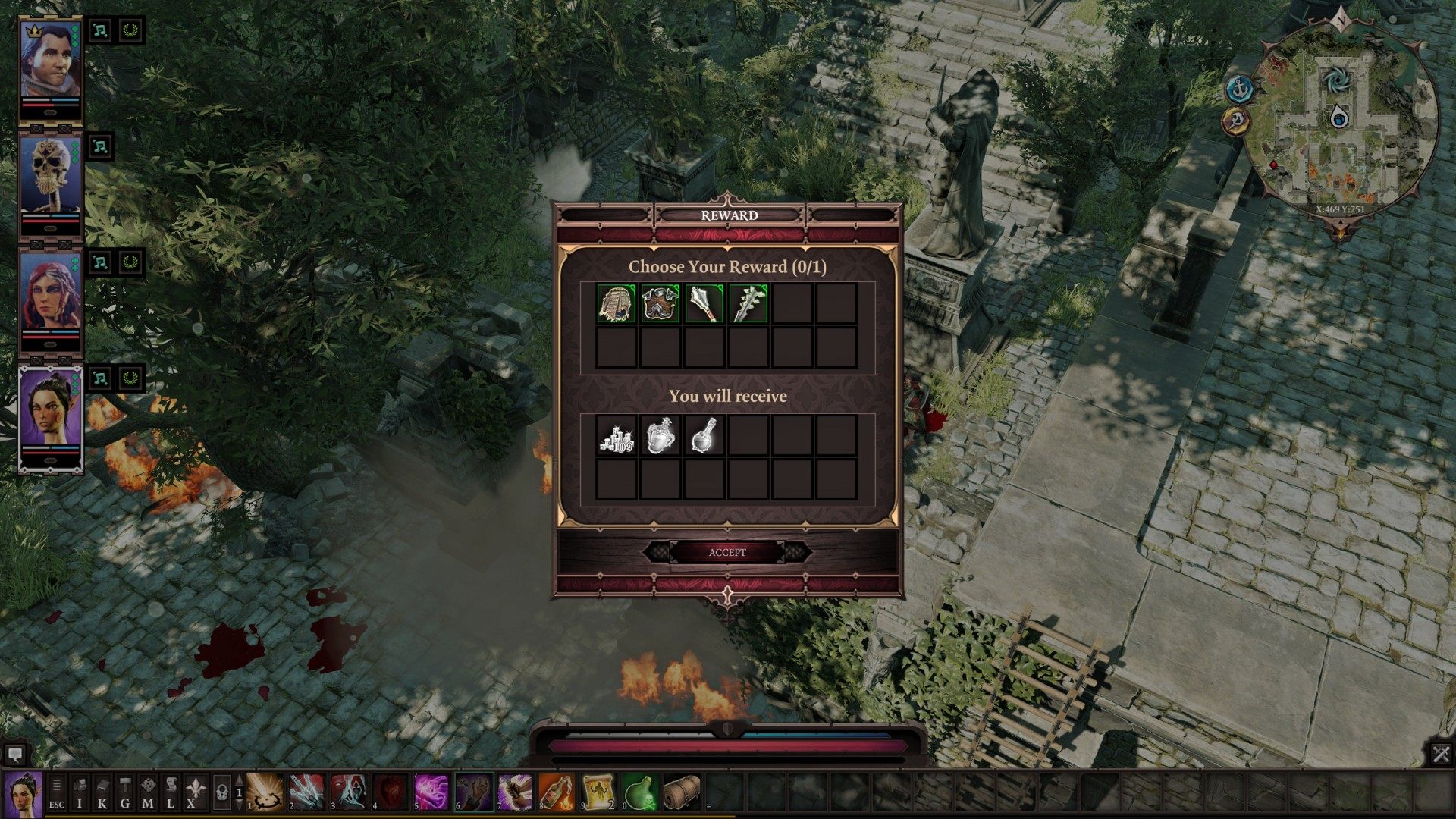Toggle the hotbar lock icon

click(221, 792)
